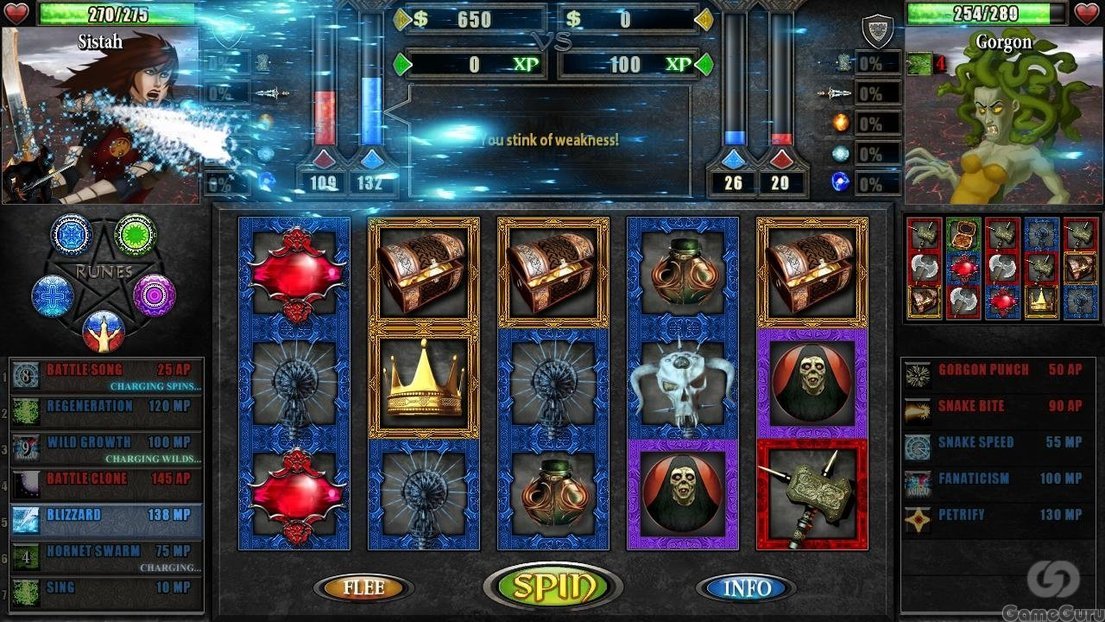The height and width of the screenshot is (622, 1105).
Task: Inspect the Gorgon Punch enemy skill
Action: point(995,372)
